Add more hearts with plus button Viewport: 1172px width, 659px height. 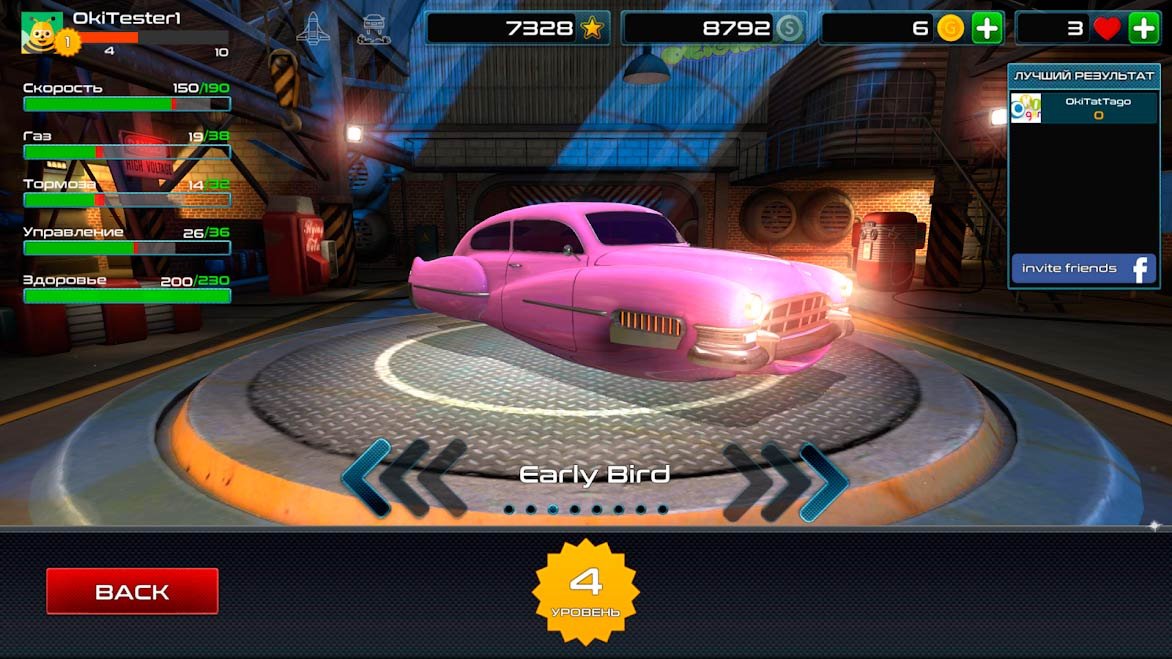1143,28
